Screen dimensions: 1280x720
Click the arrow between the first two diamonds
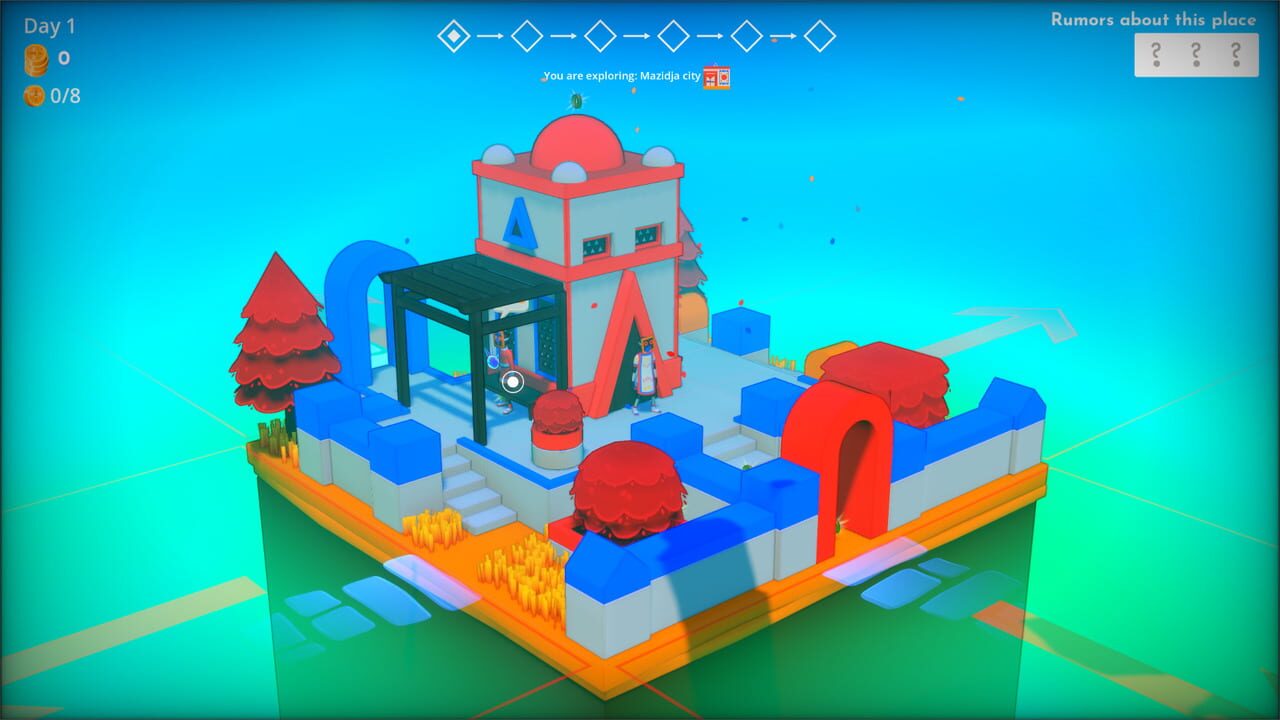[x=490, y=35]
